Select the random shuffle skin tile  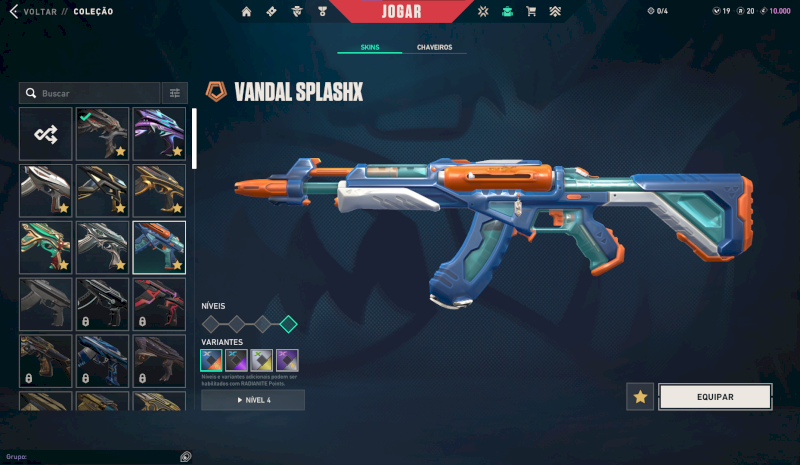point(46,134)
